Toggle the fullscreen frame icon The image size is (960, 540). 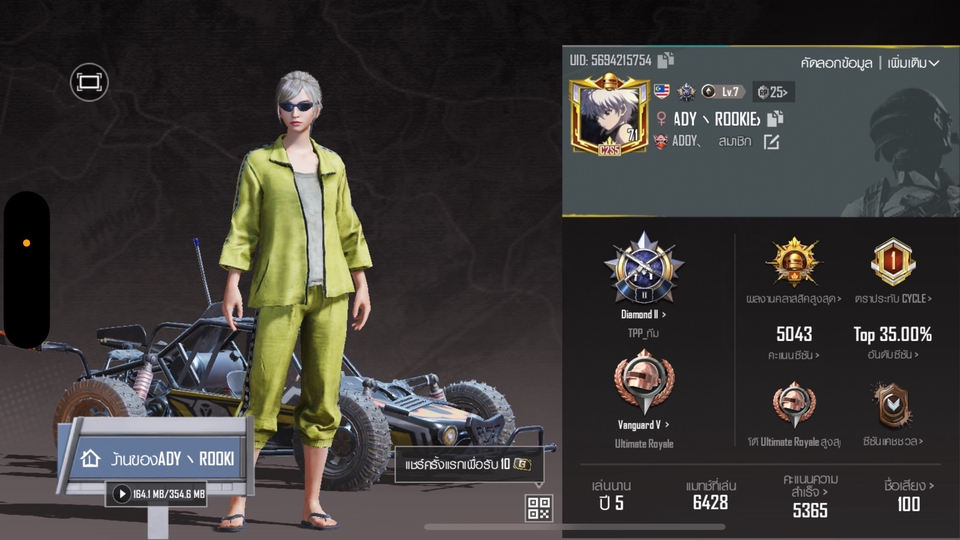[89, 82]
